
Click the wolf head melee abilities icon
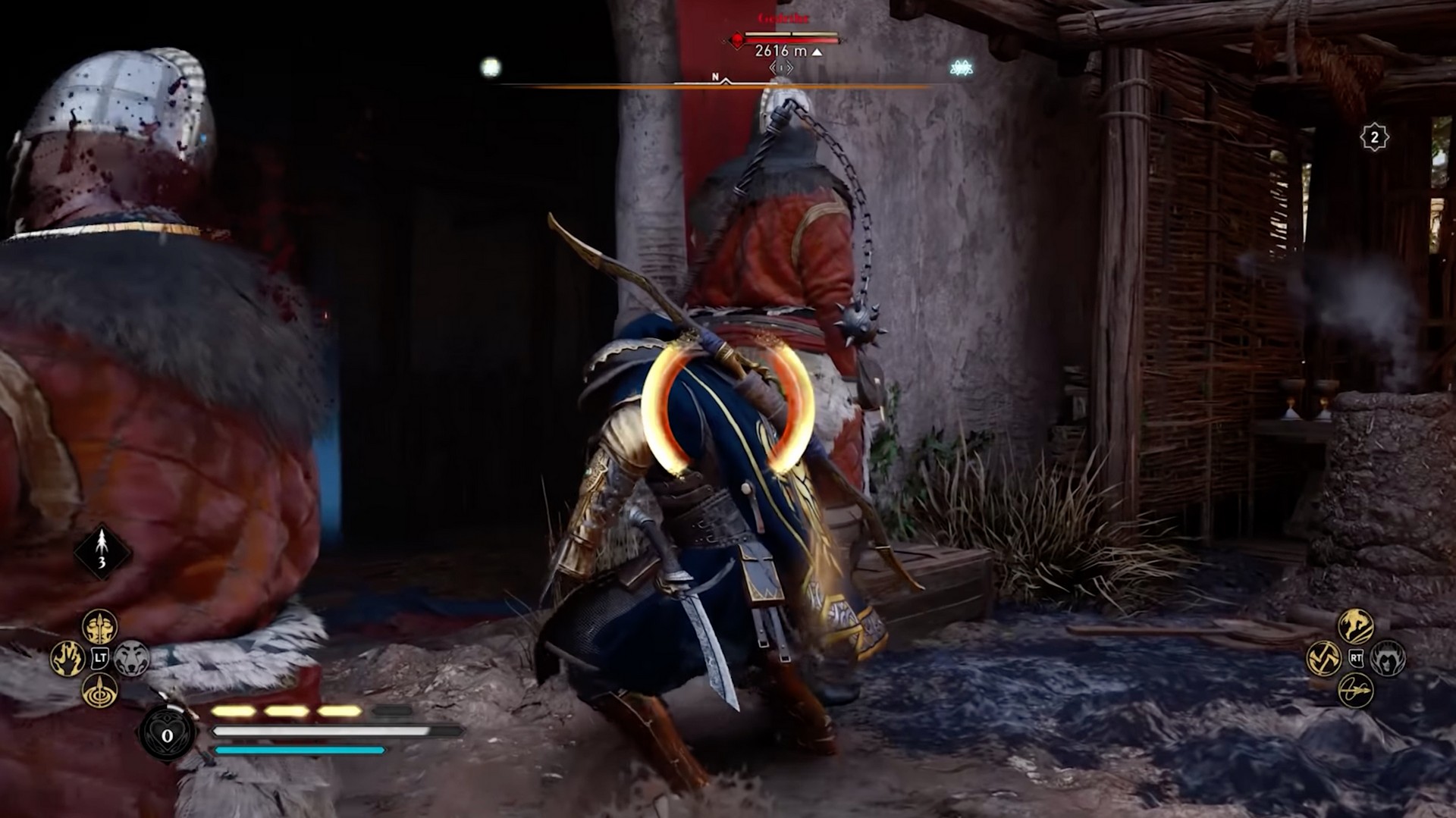[131, 657]
